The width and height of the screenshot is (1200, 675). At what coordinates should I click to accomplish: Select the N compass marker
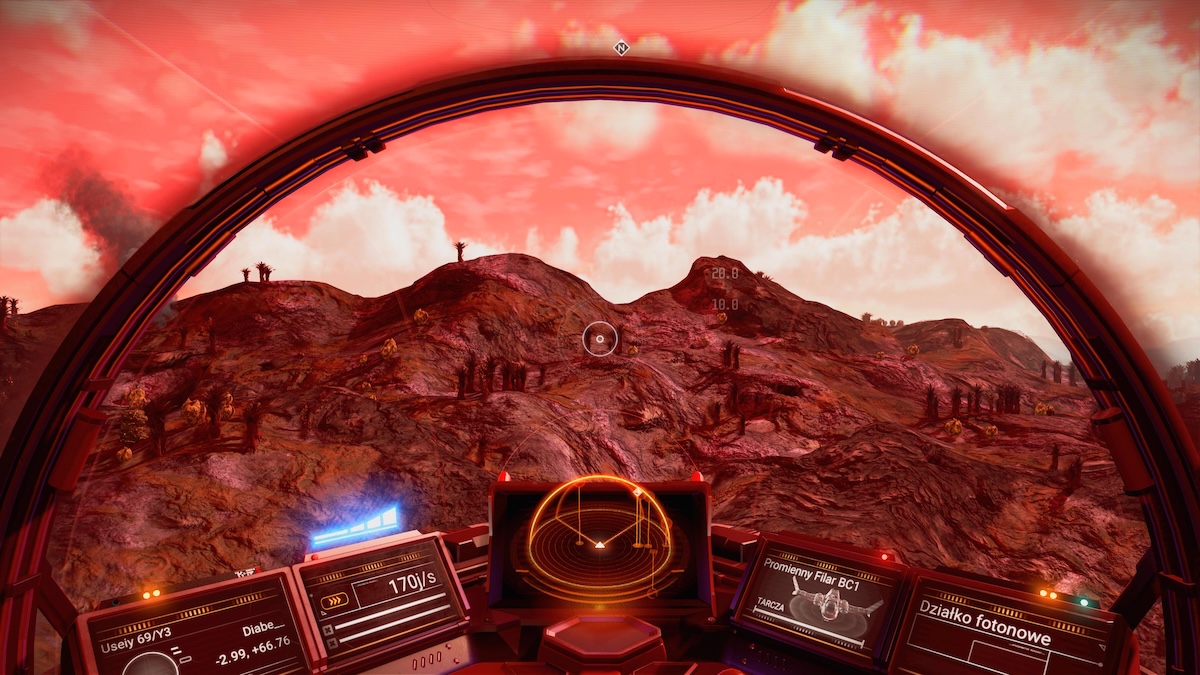pyautogui.click(x=621, y=47)
